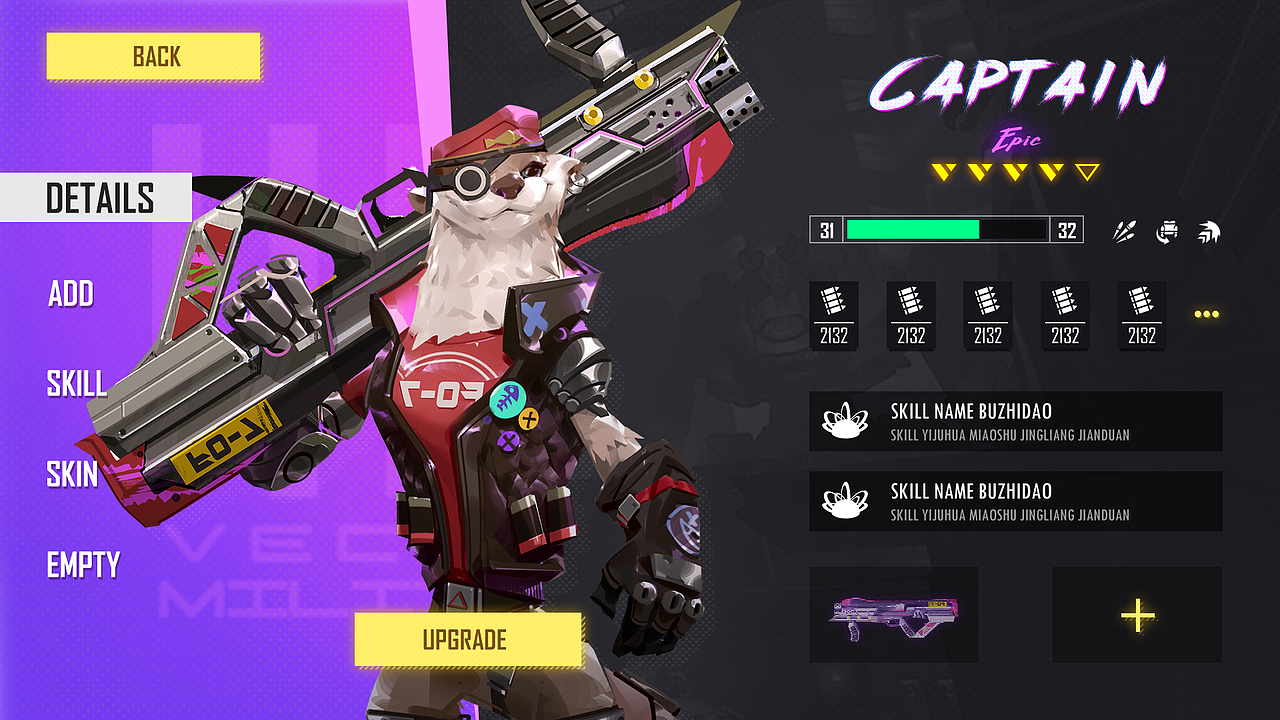Show the SKIN tab
Screen dimensions: 1280x720
point(72,474)
